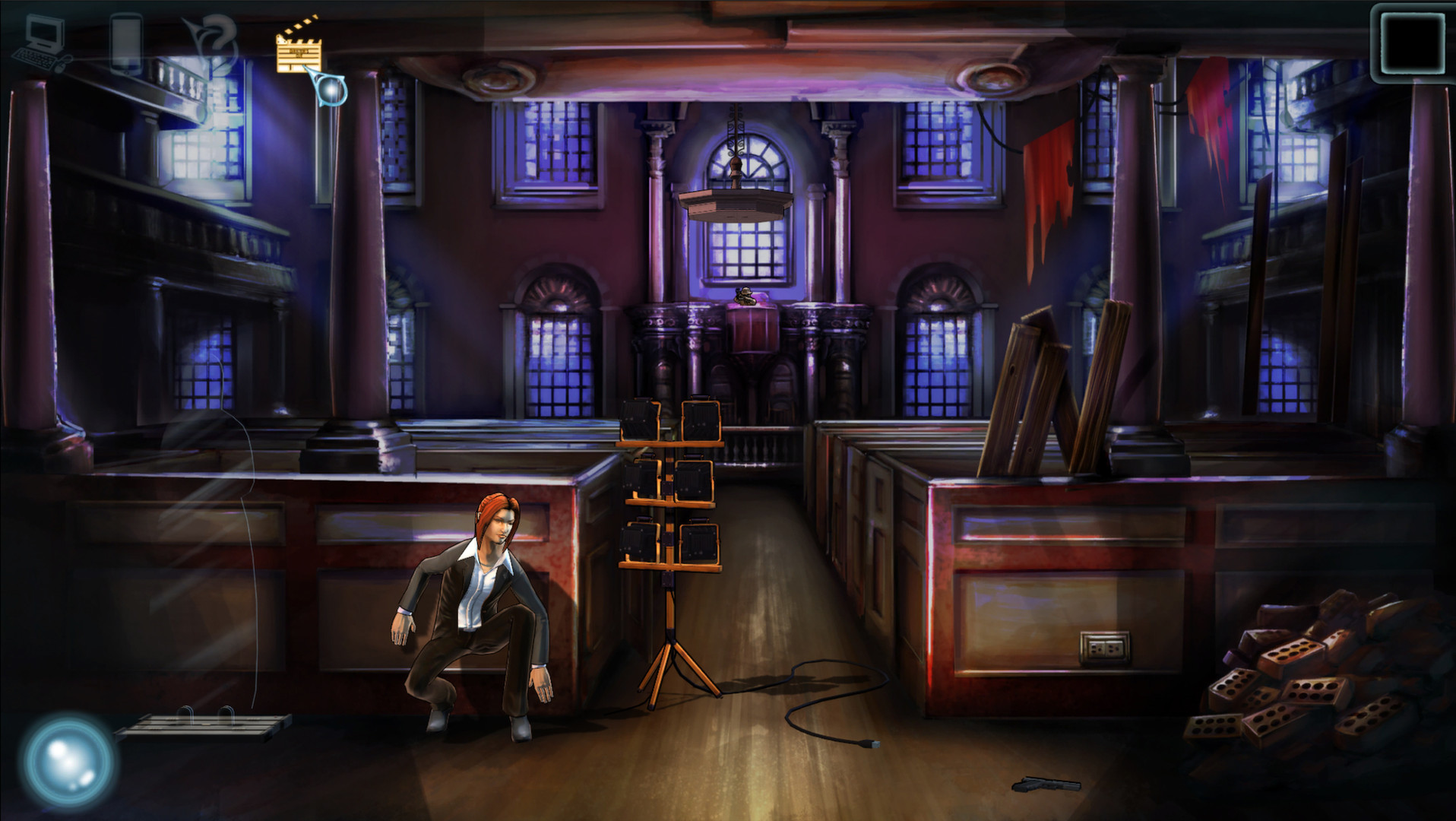
Task: Select the clapperboard evidence item
Action: [299, 52]
